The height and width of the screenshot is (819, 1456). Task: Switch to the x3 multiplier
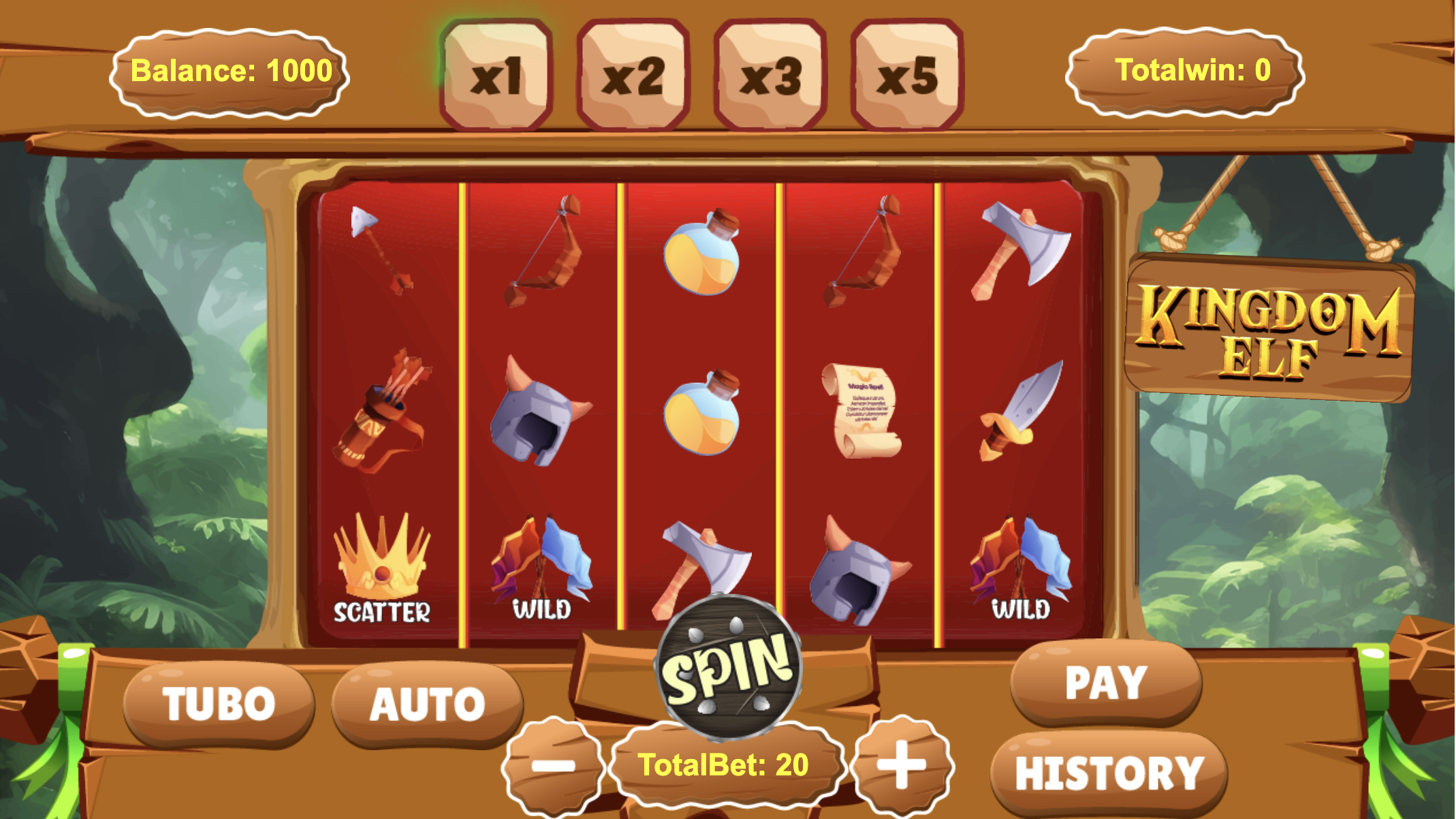click(770, 75)
